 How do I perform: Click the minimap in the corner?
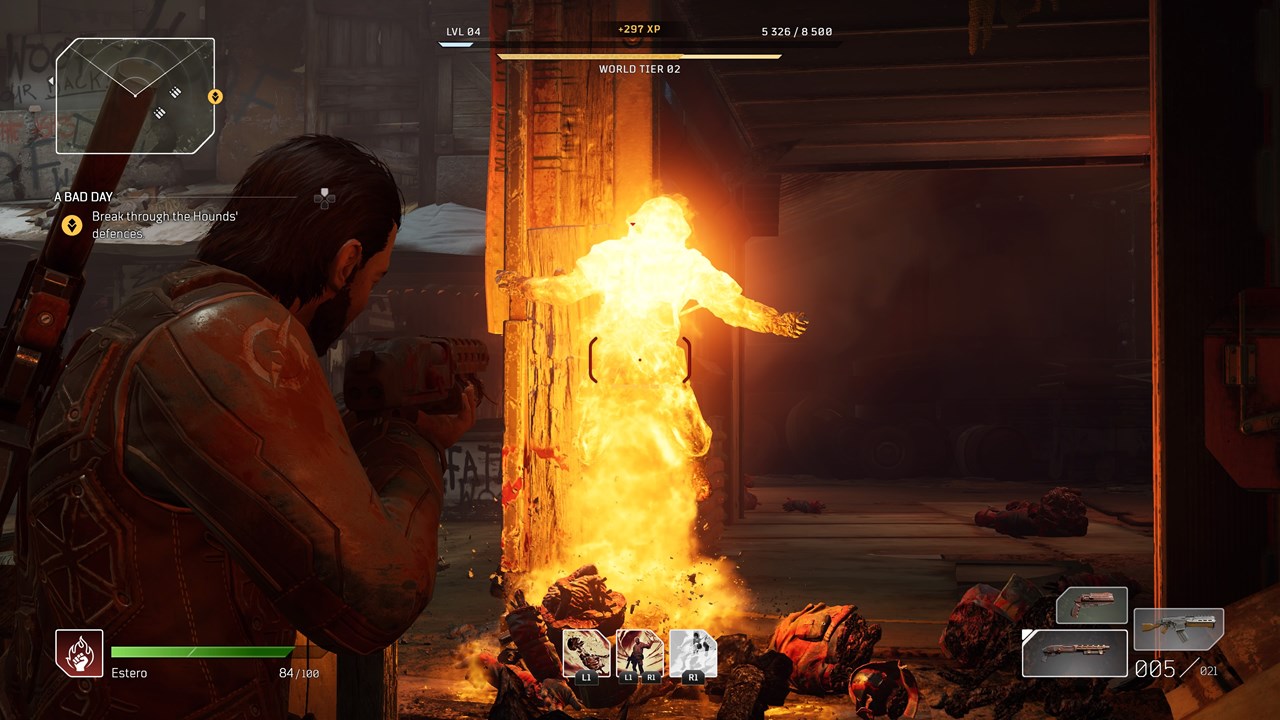tap(135, 96)
